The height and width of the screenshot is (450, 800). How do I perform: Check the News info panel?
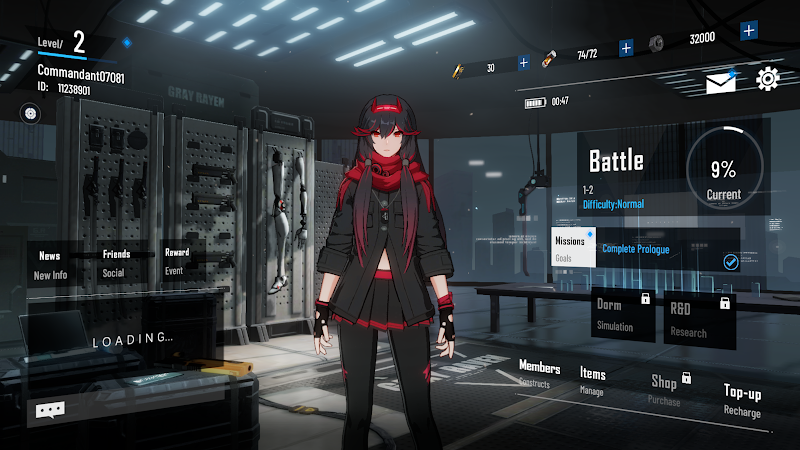(50, 265)
